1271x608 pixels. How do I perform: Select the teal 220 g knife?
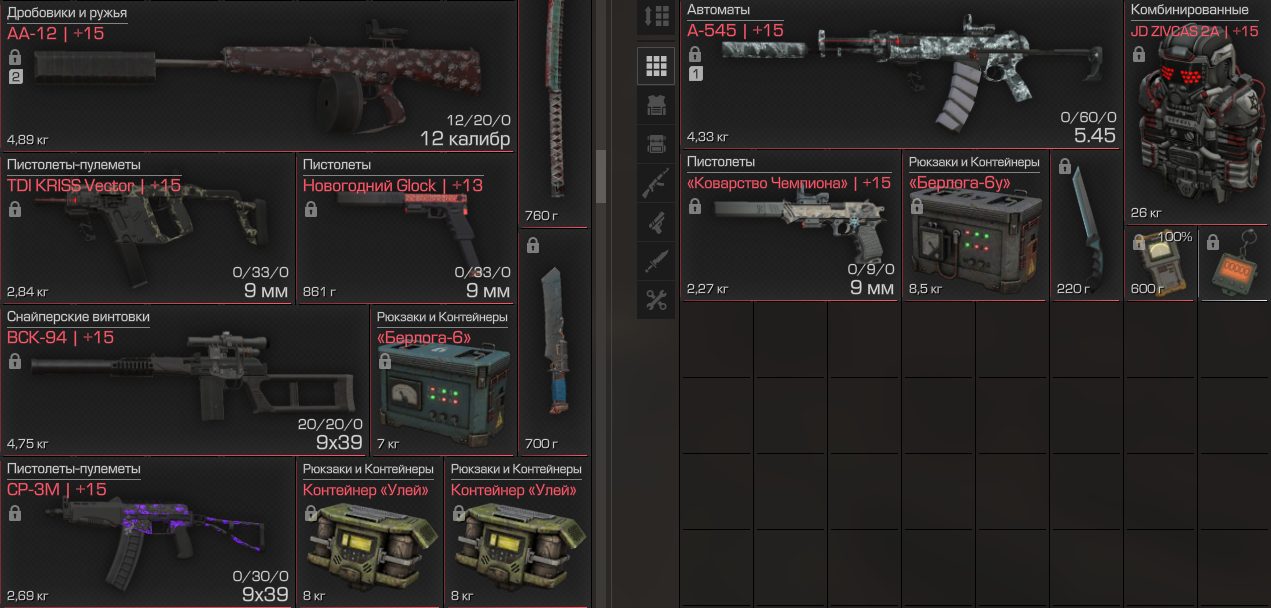click(x=1086, y=225)
